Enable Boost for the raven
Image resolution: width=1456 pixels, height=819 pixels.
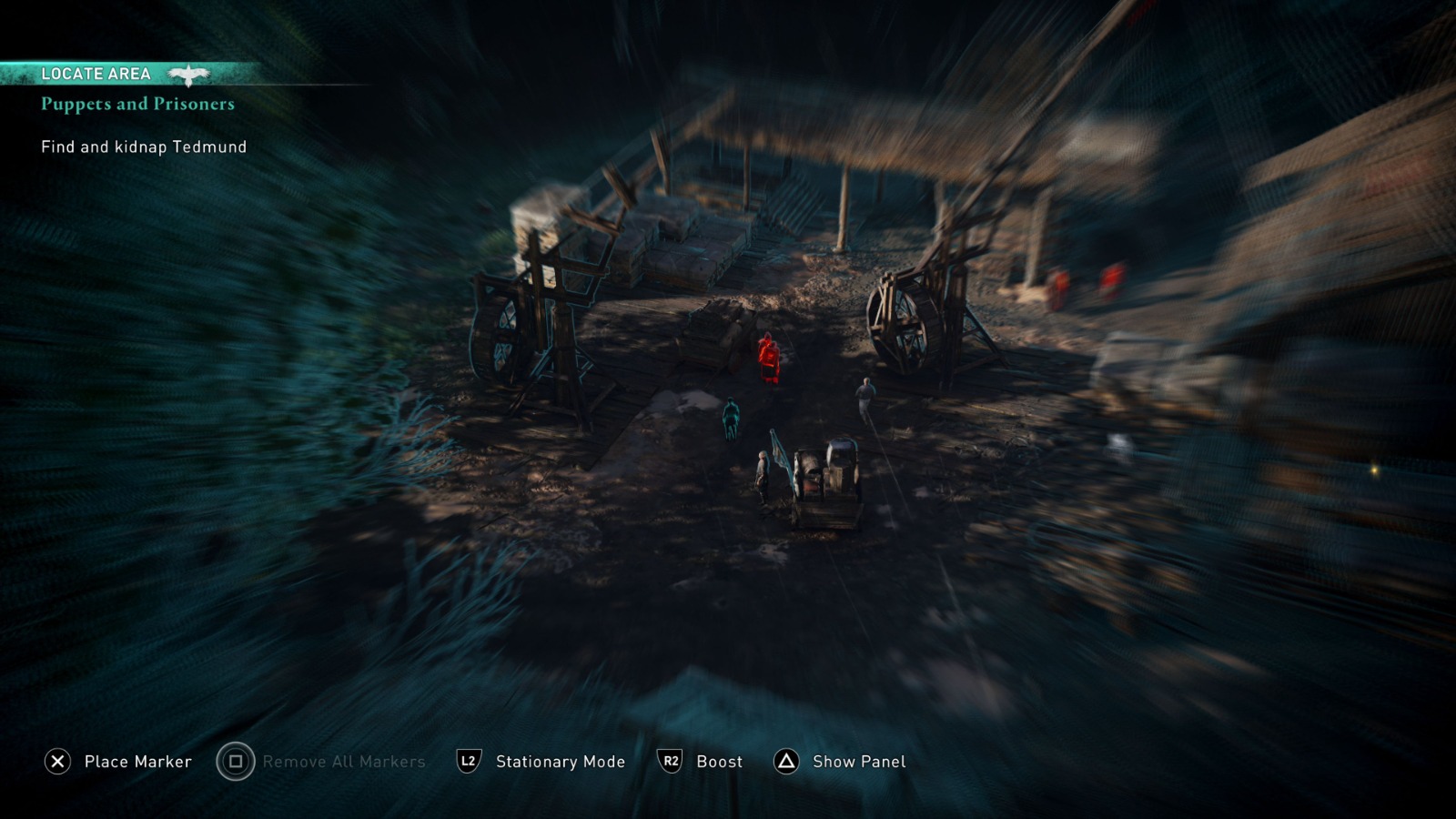(719, 761)
